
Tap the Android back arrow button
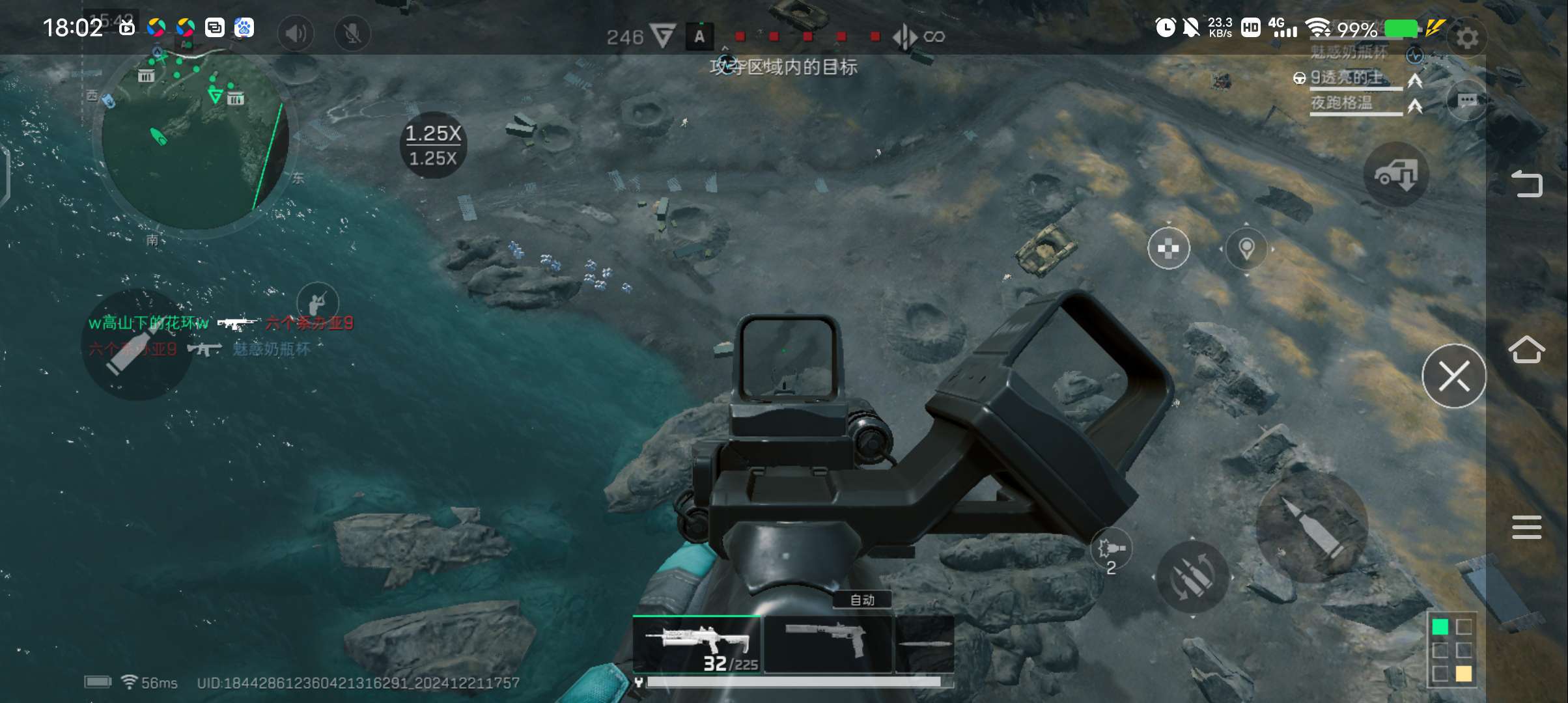point(1526,184)
